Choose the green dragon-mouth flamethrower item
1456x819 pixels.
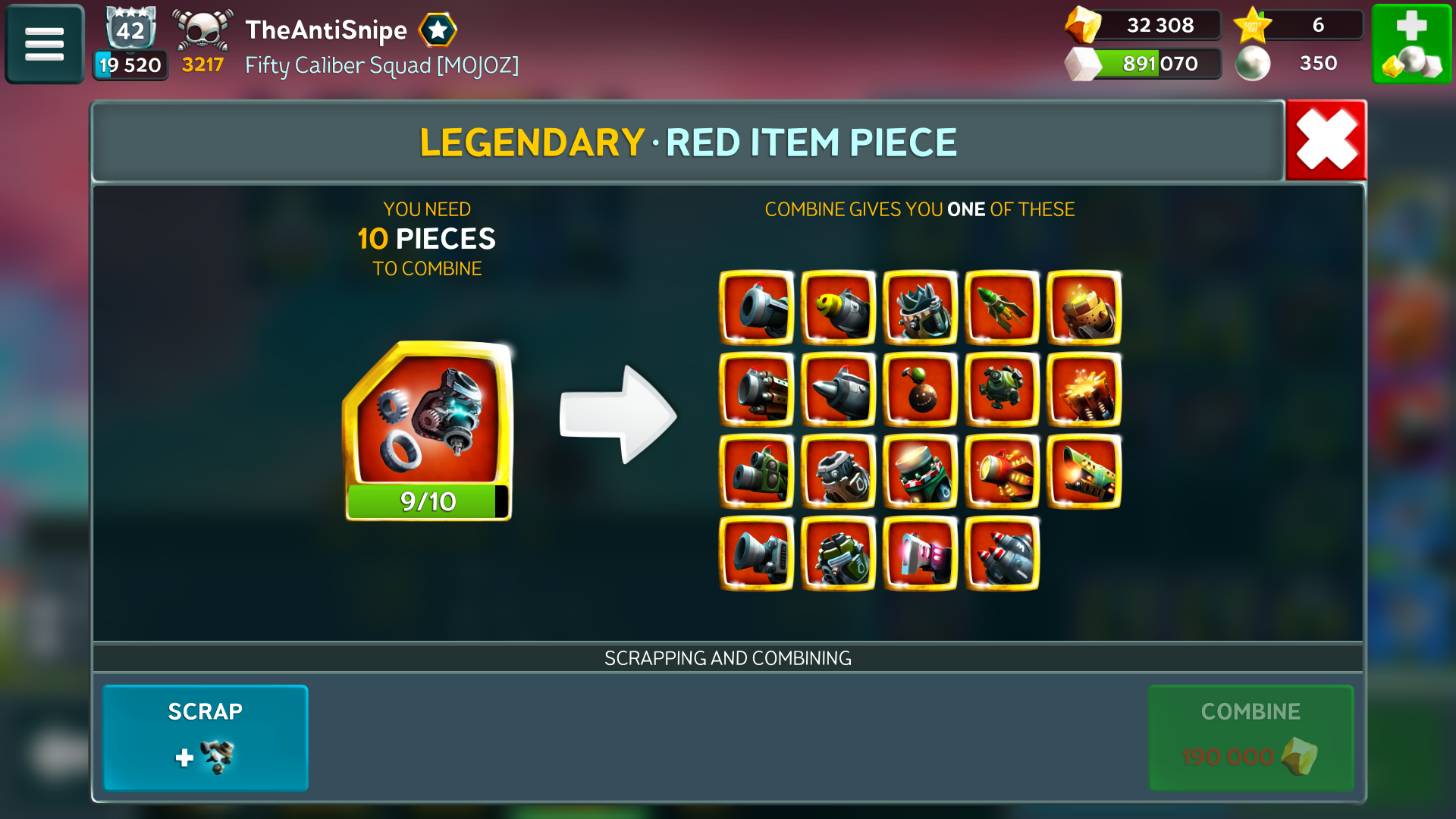tap(1084, 472)
